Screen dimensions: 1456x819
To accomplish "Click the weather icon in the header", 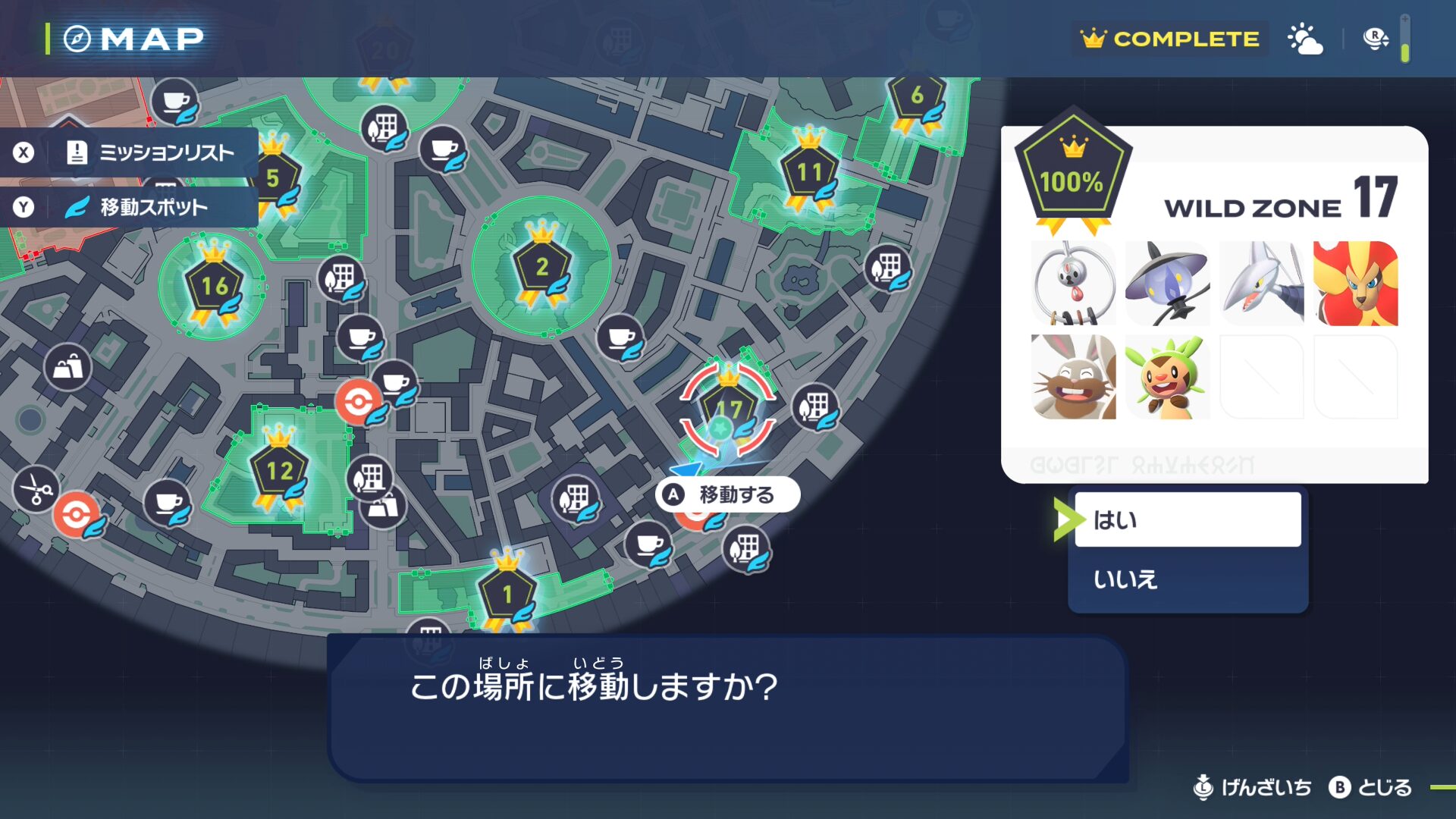I will point(1304,39).
